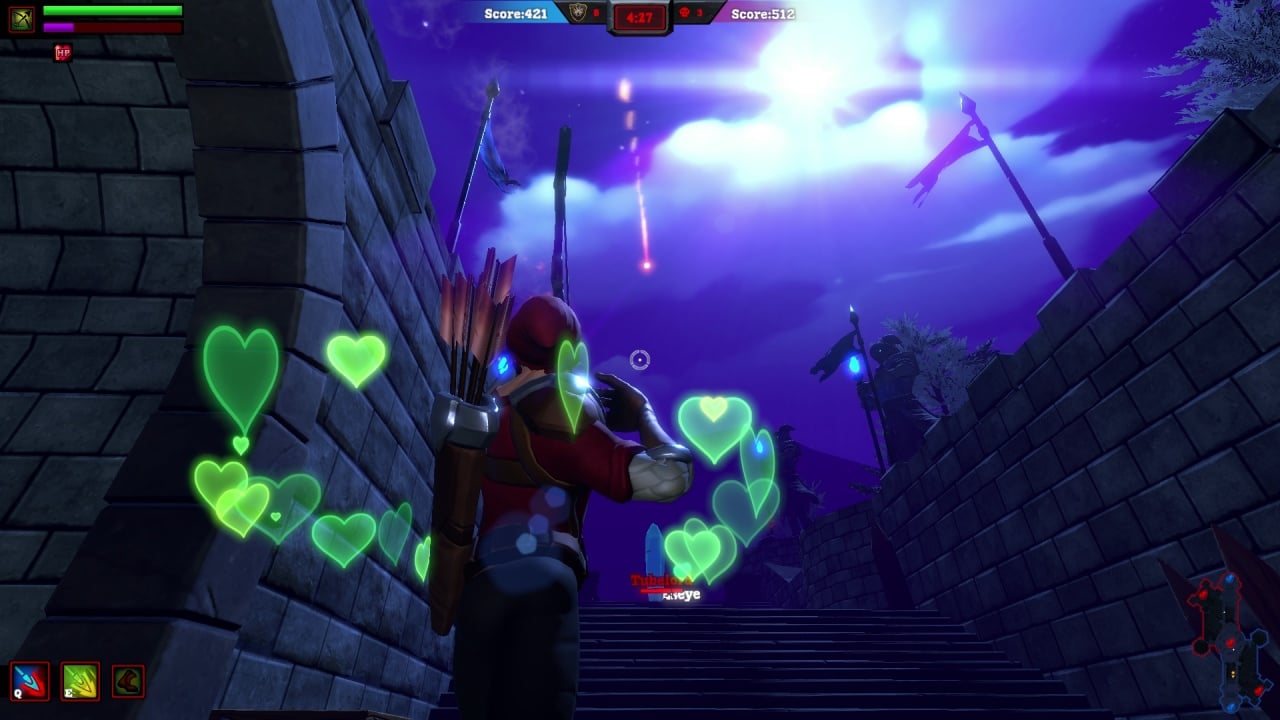Click the archer class bow portrait

click(x=22, y=19)
